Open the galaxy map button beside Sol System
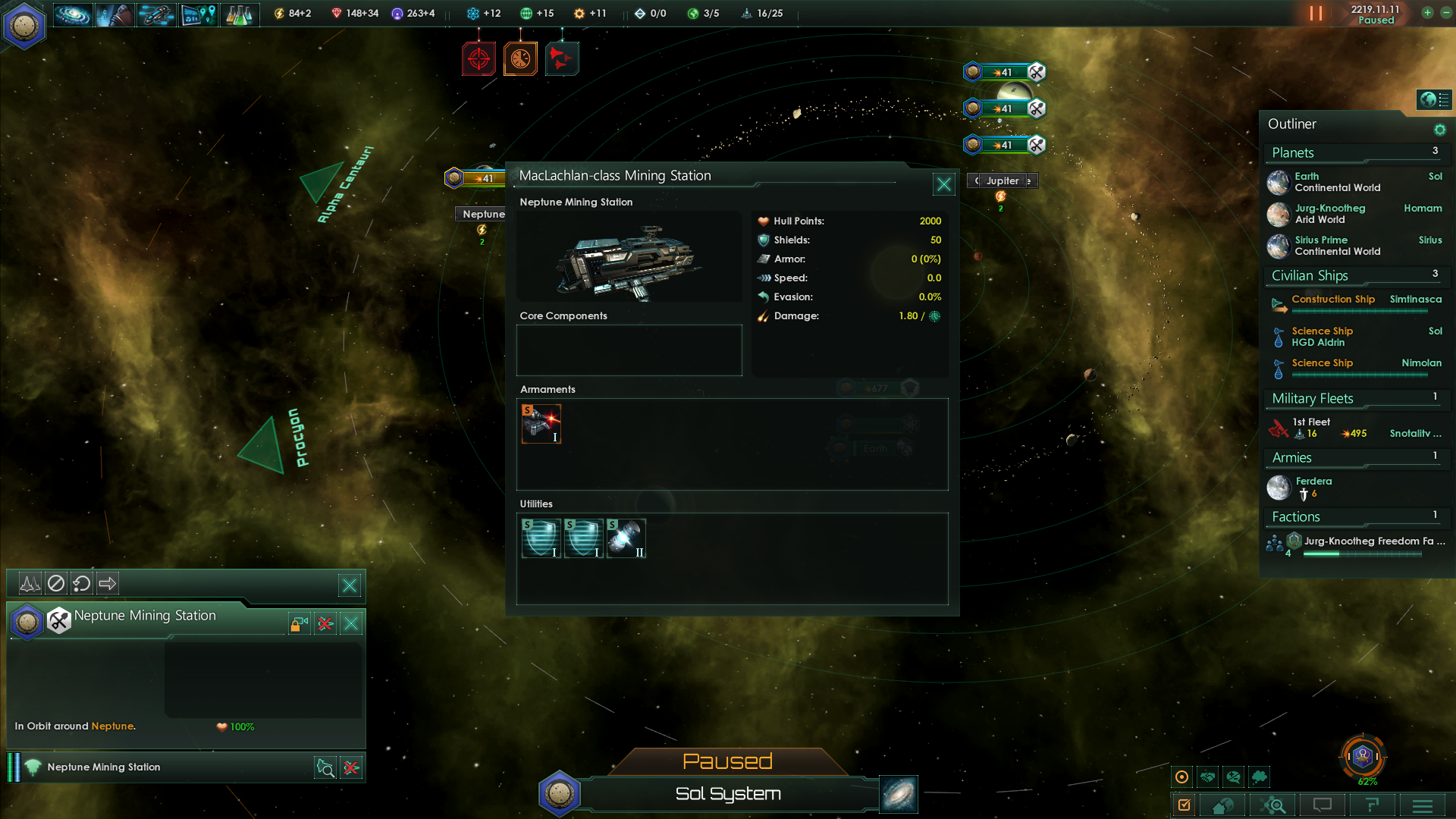 point(899,794)
